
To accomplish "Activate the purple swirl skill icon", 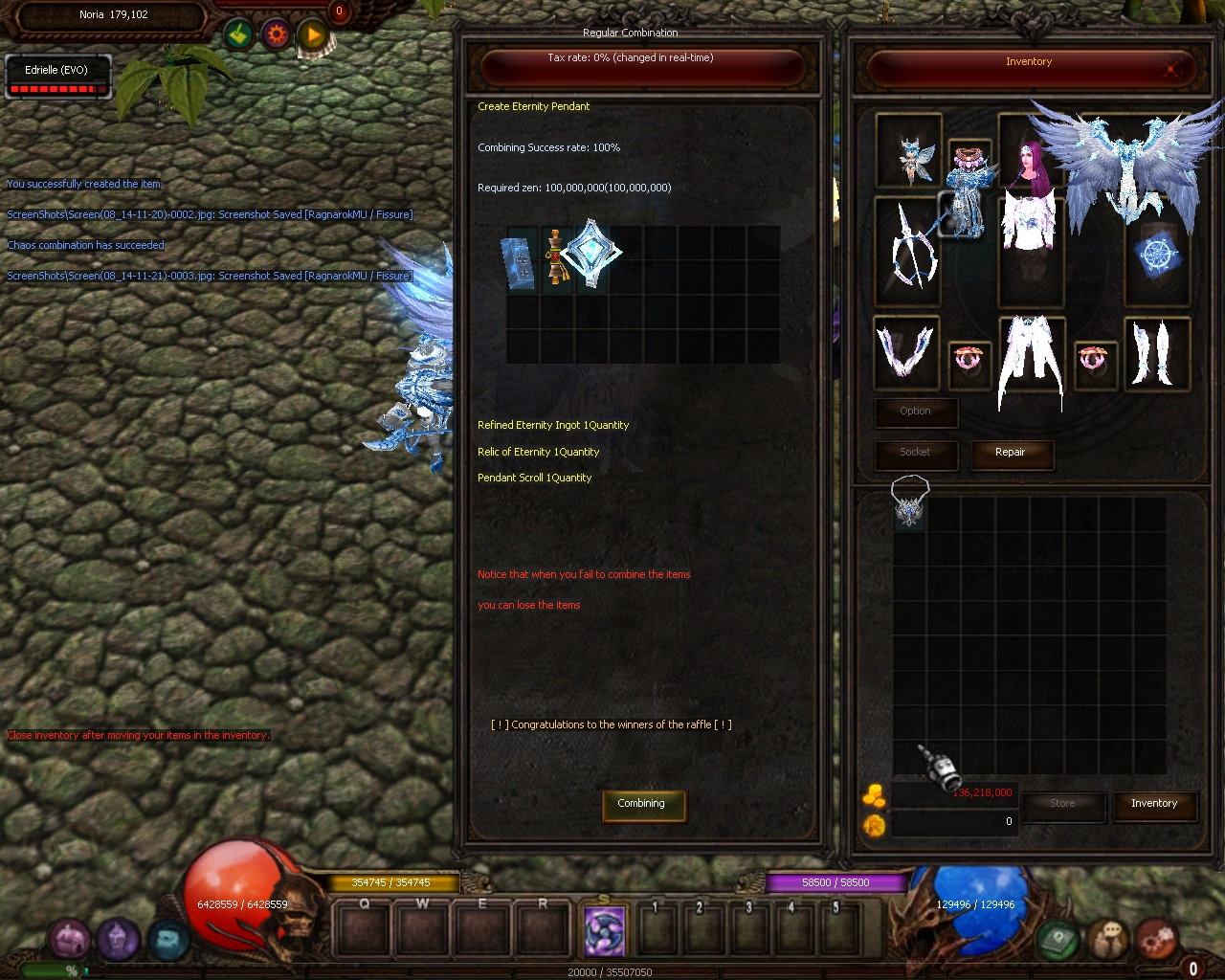I will (605, 930).
